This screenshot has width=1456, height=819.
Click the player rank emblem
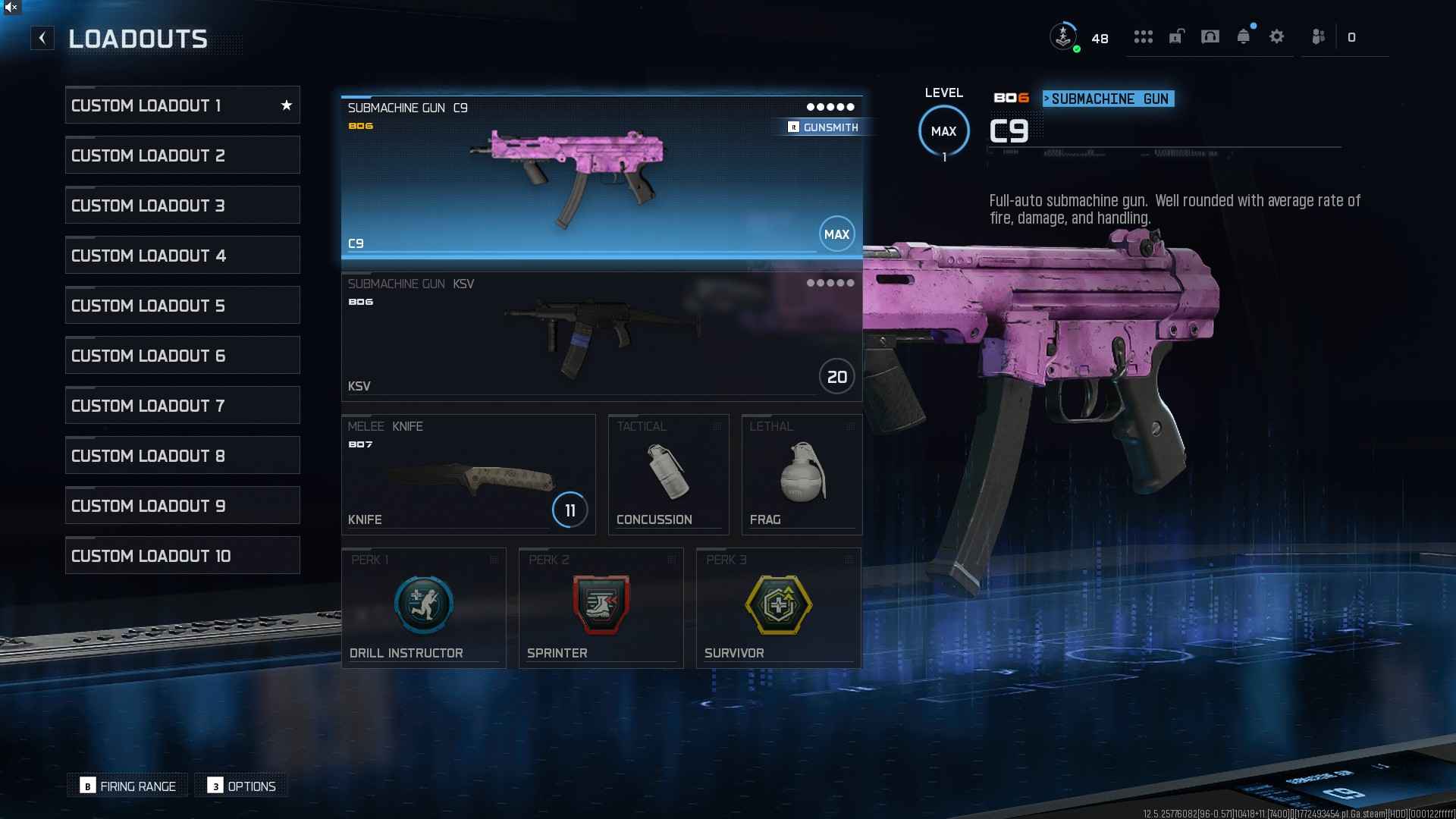[x=1064, y=36]
